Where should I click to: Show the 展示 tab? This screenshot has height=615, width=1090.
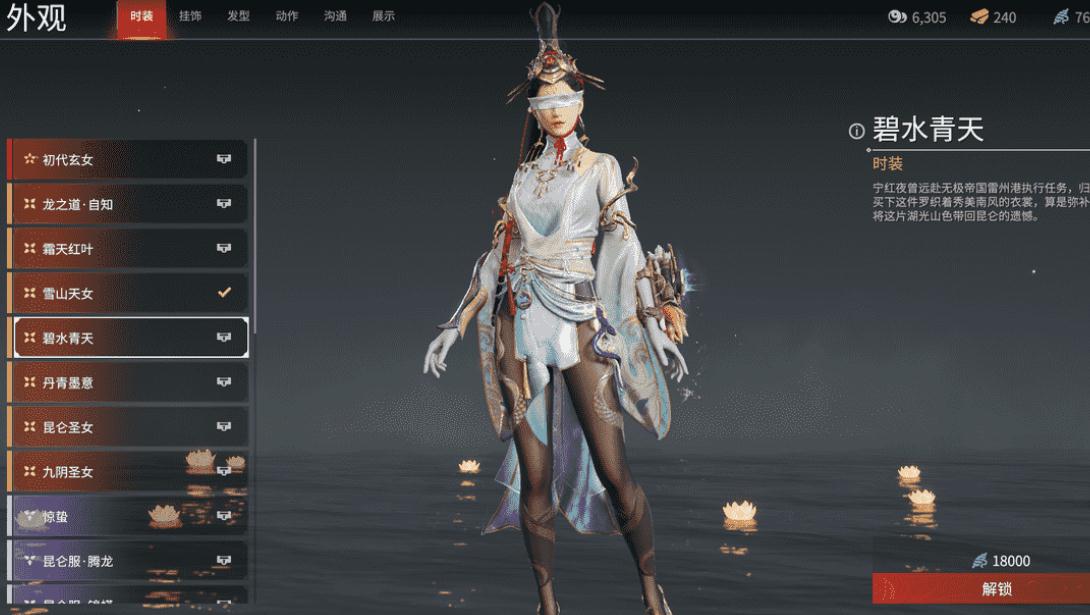(x=383, y=16)
